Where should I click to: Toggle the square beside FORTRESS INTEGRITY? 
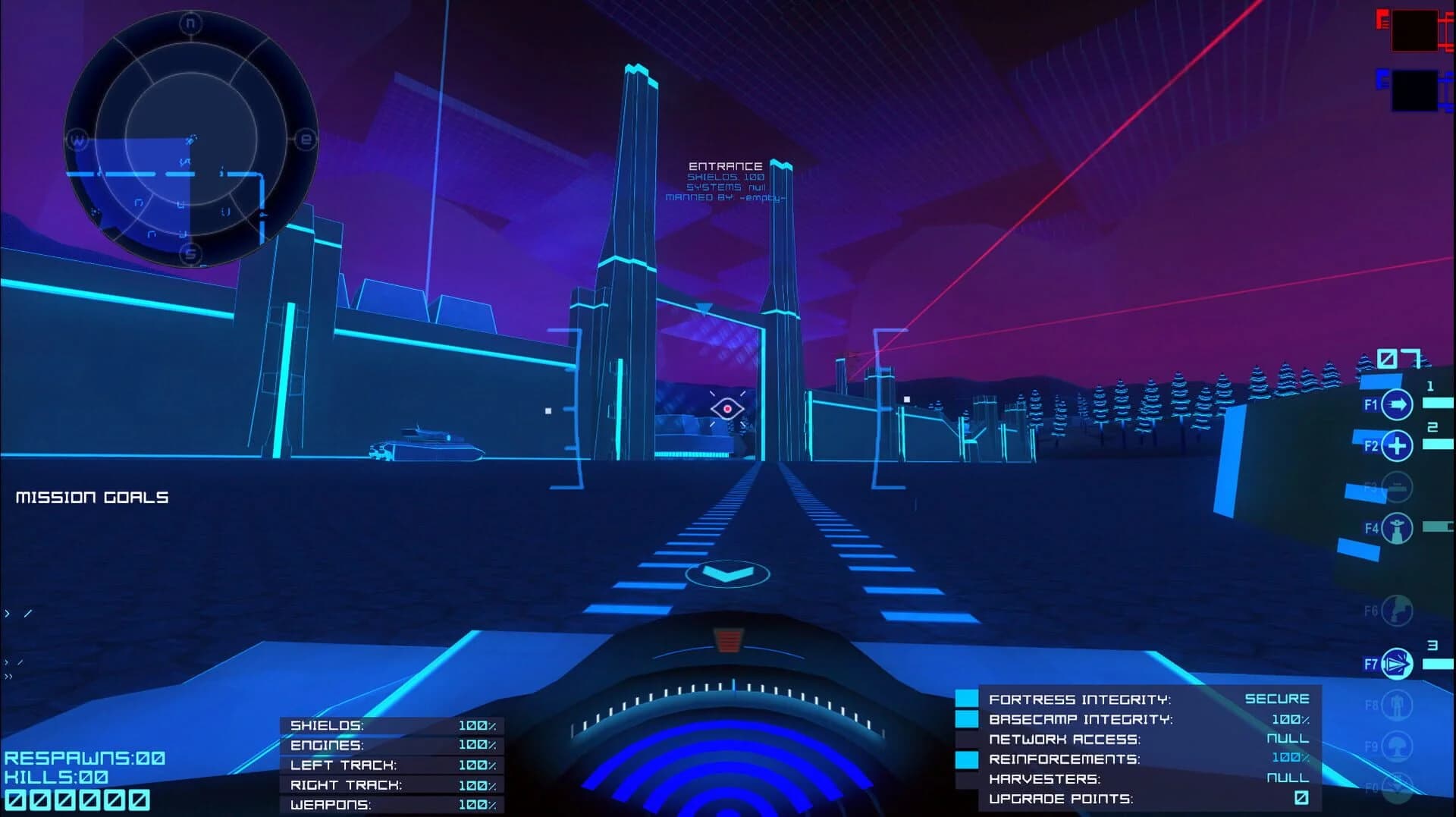[968, 697]
